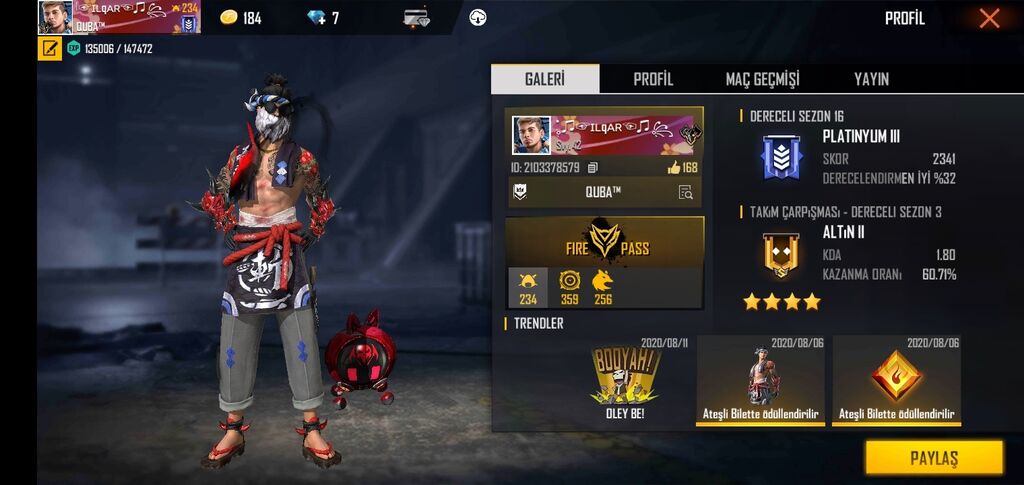This screenshot has width=1024, height=485.
Task: Inspect the QUBA guild with the search icon
Action: 685,193
